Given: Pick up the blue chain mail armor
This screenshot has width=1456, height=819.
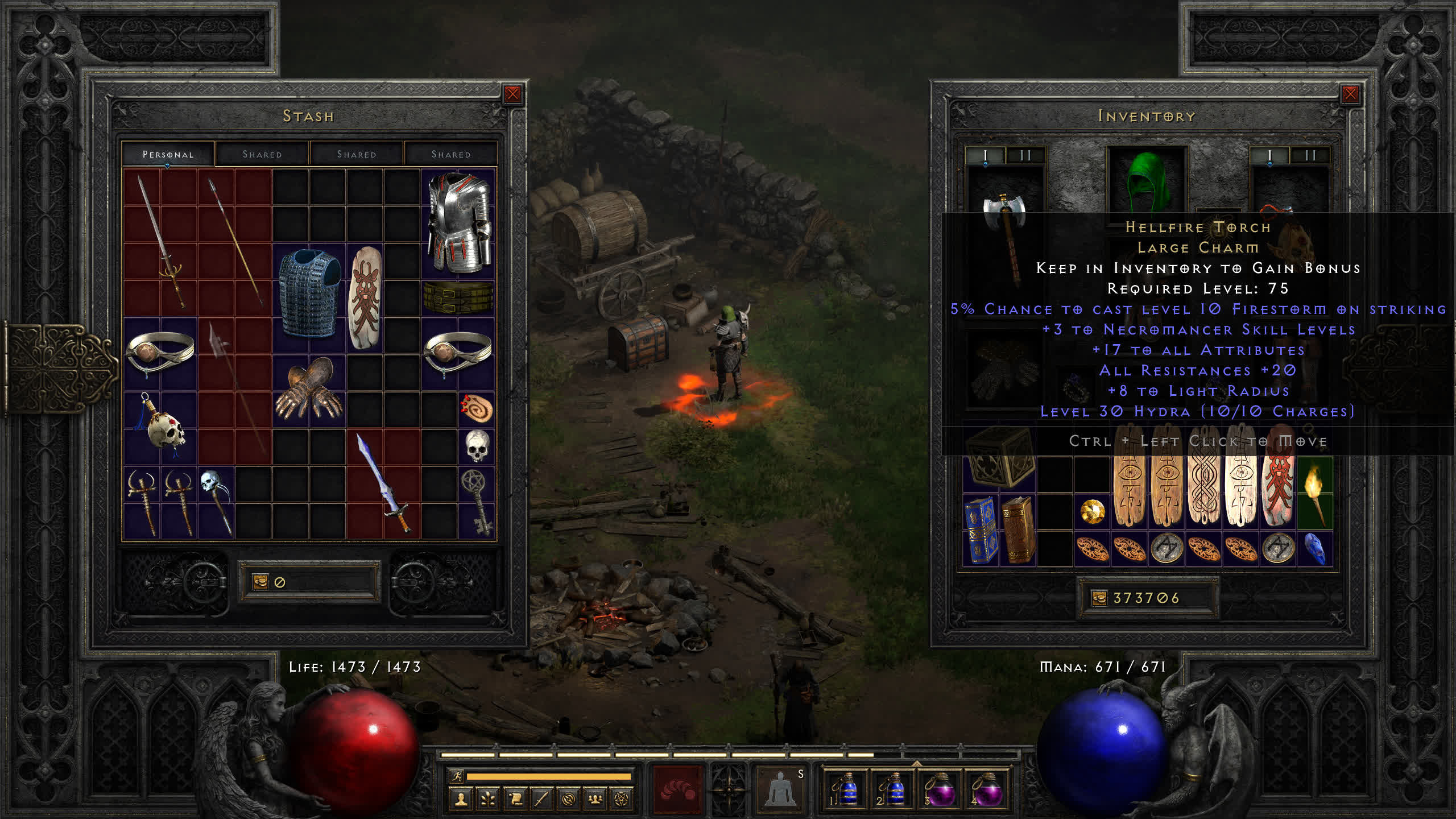Looking at the screenshot, I should pos(309,293).
